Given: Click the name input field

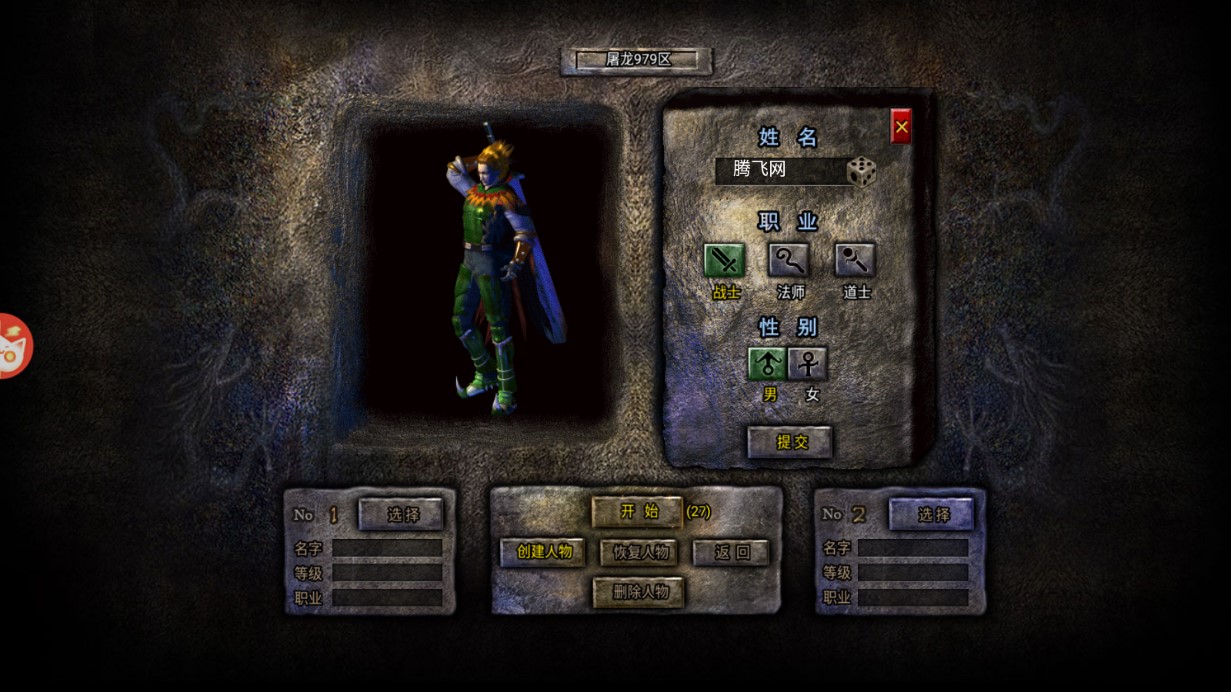Looking at the screenshot, I should (778, 170).
